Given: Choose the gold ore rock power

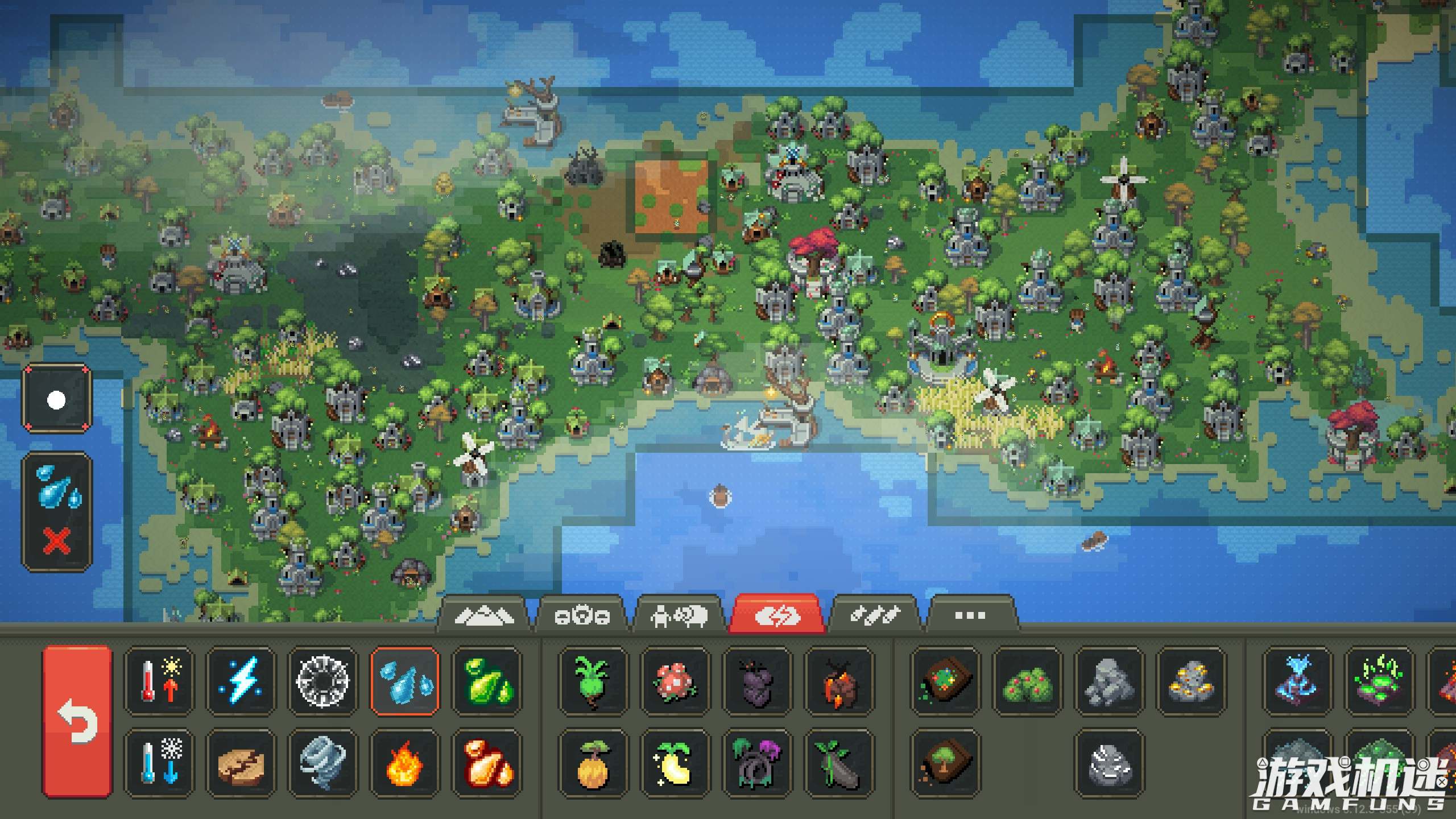Looking at the screenshot, I should [1191, 680].
